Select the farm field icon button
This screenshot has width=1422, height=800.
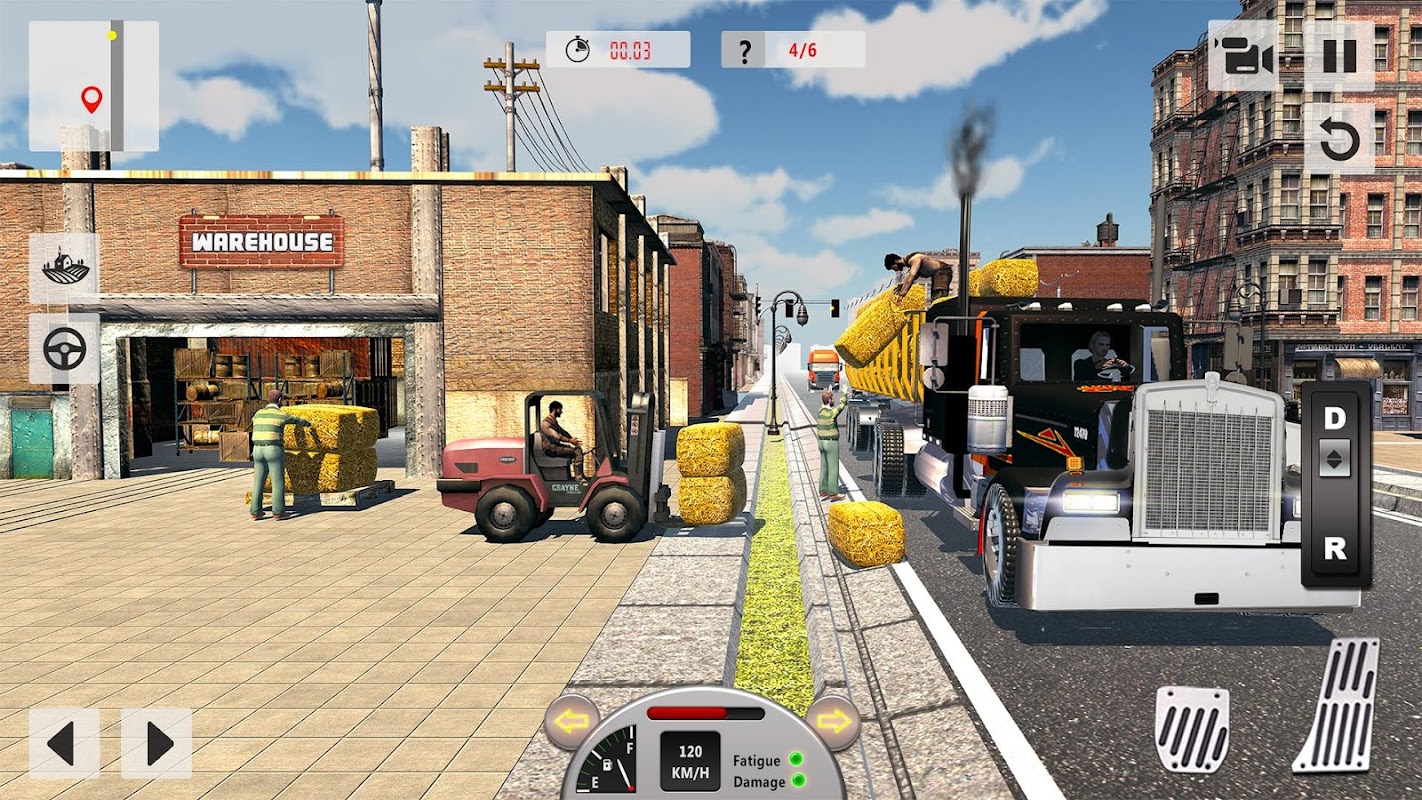[x=65, y=269]
